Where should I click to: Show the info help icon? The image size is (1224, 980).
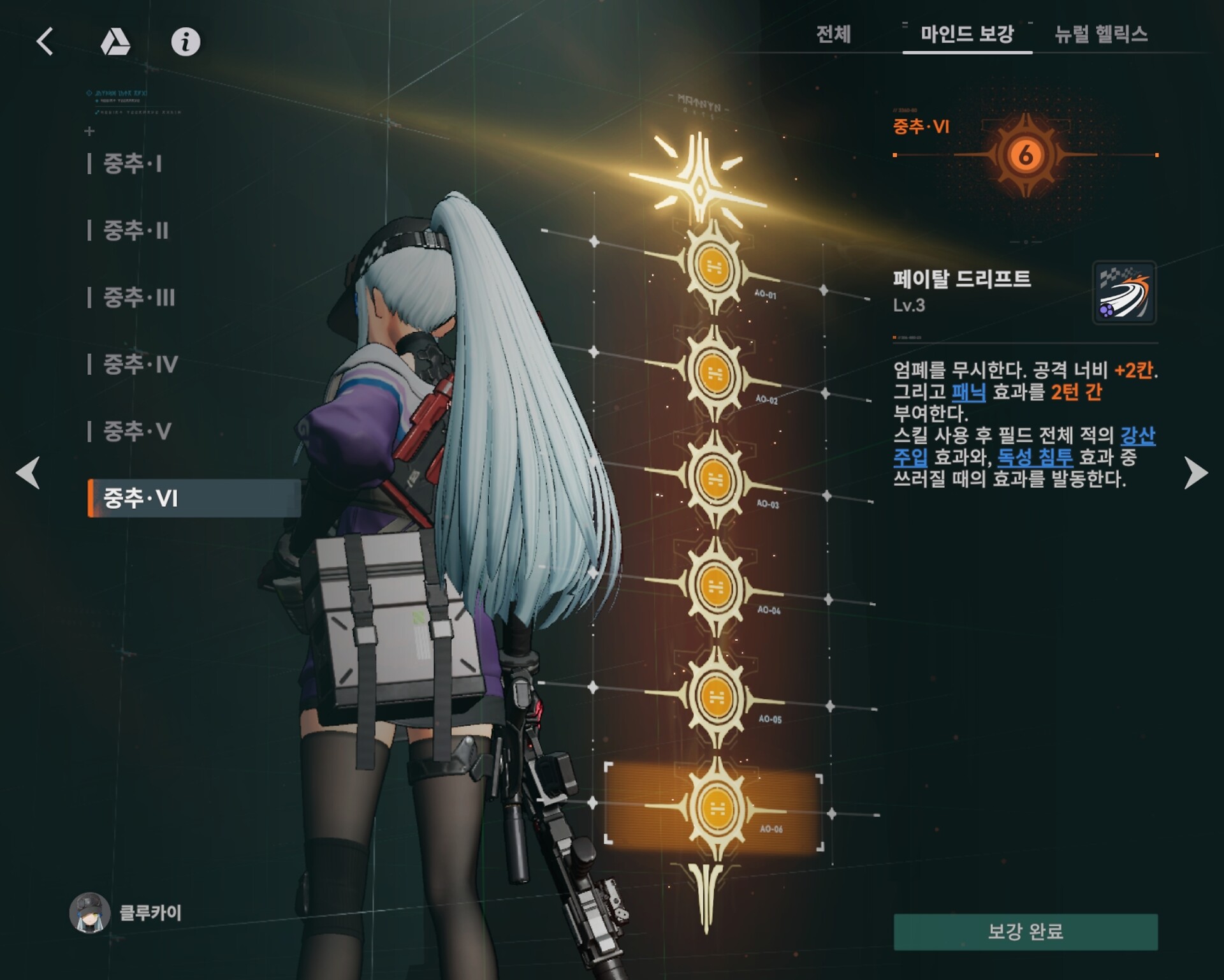[186, 42]
